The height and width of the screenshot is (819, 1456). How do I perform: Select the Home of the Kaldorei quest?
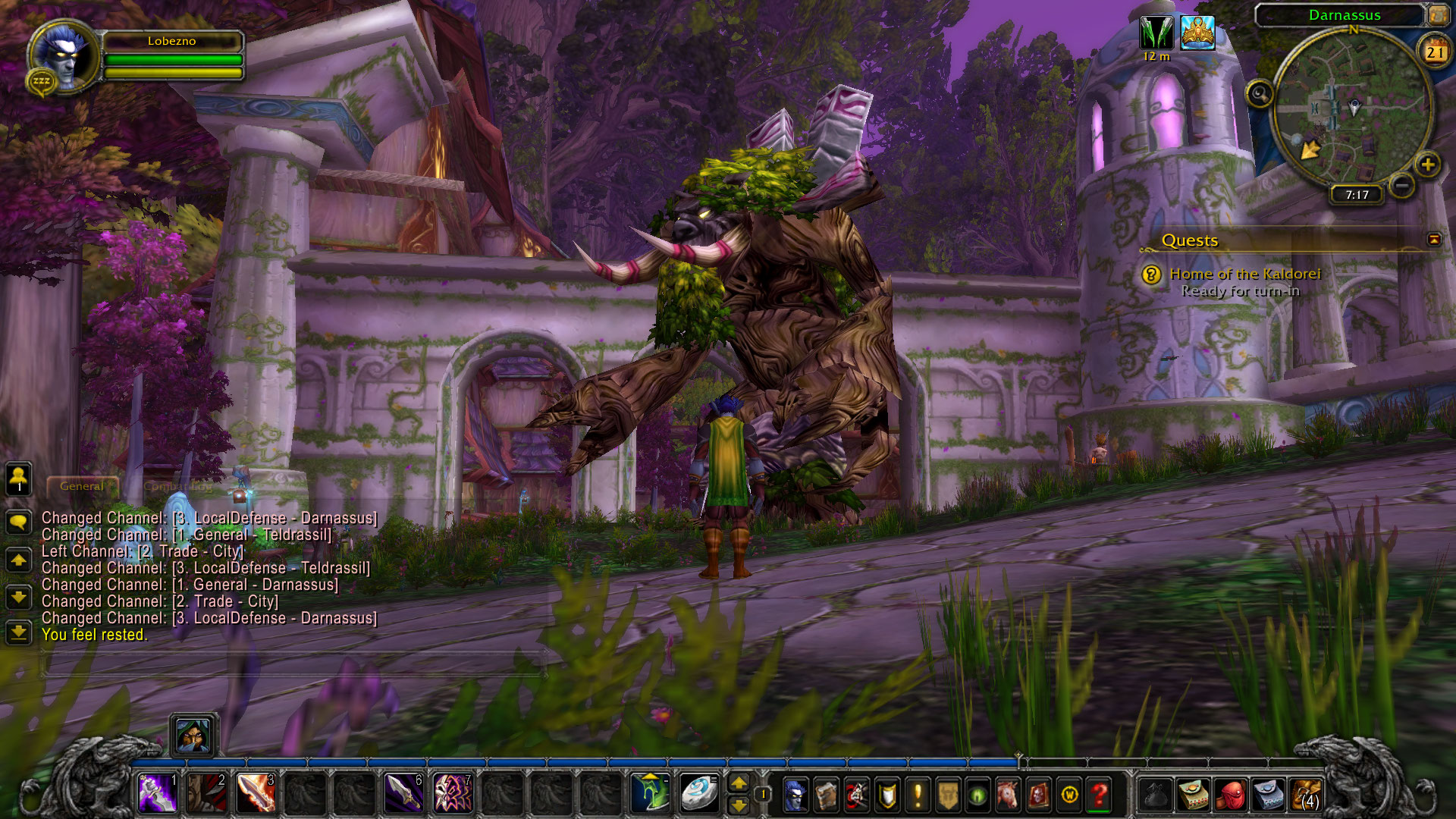(1244, 274)
